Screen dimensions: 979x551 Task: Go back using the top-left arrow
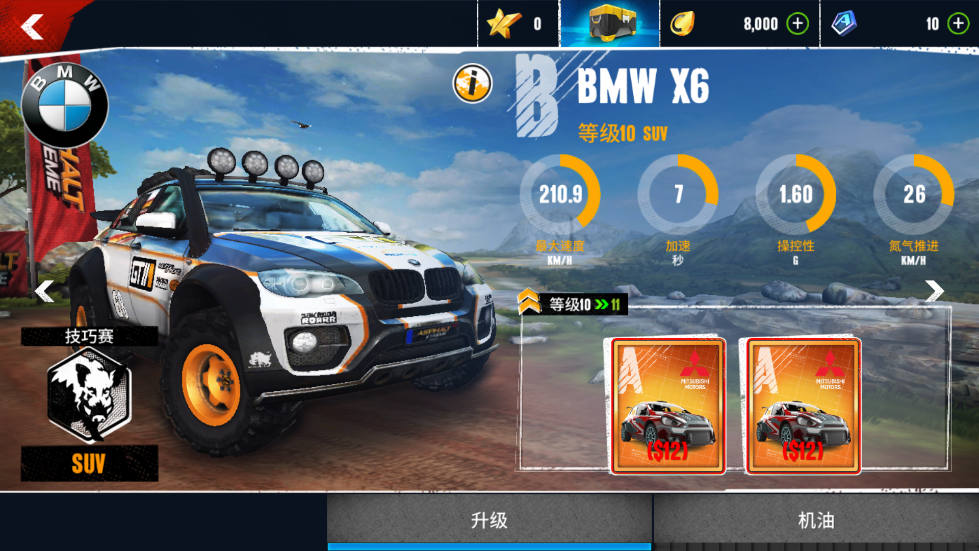(x=32, y=27)
